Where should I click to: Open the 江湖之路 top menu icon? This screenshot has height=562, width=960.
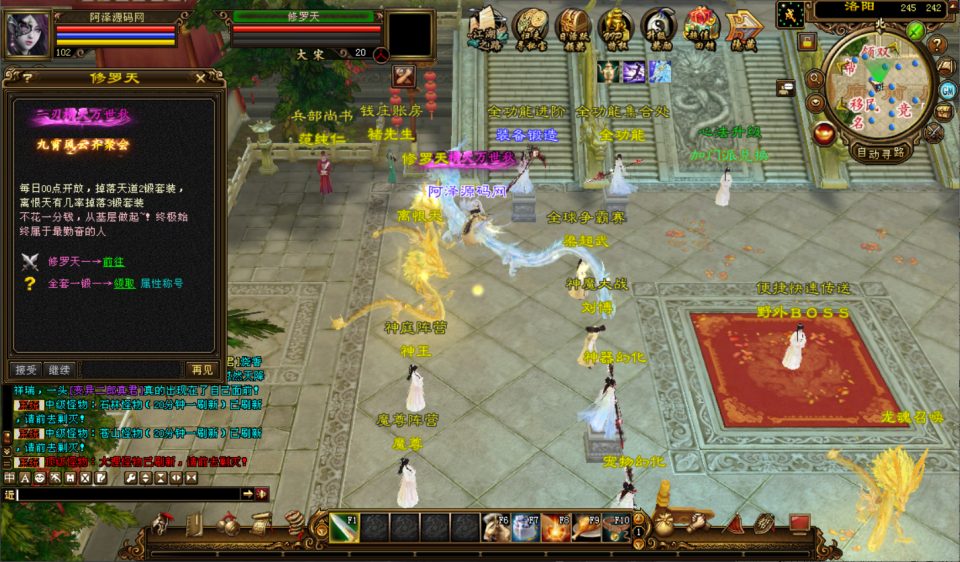[487, 28]
